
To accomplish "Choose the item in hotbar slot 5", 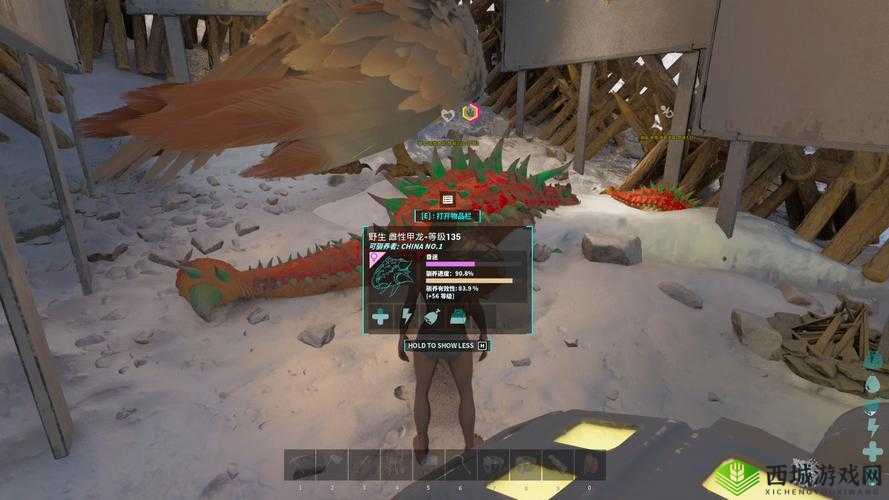I will pyautogui.click(x=430, y=466).
